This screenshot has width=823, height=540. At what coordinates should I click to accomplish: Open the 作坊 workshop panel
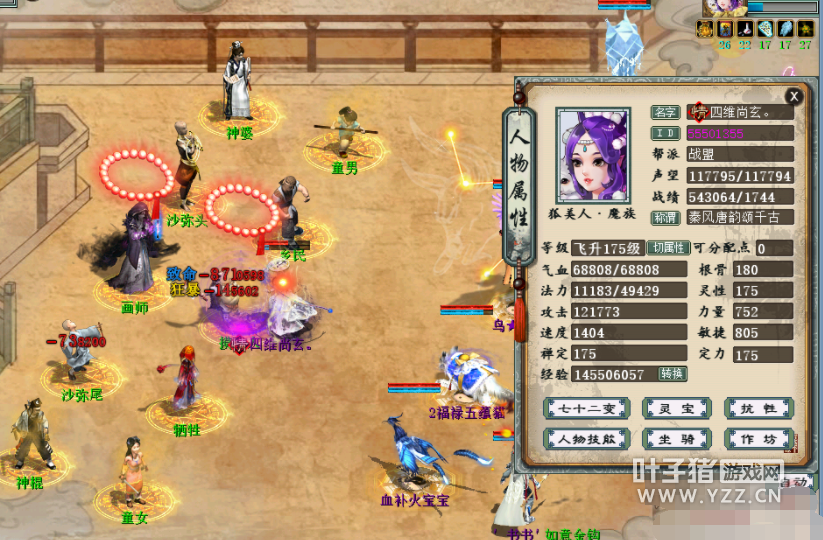[759, 438]
